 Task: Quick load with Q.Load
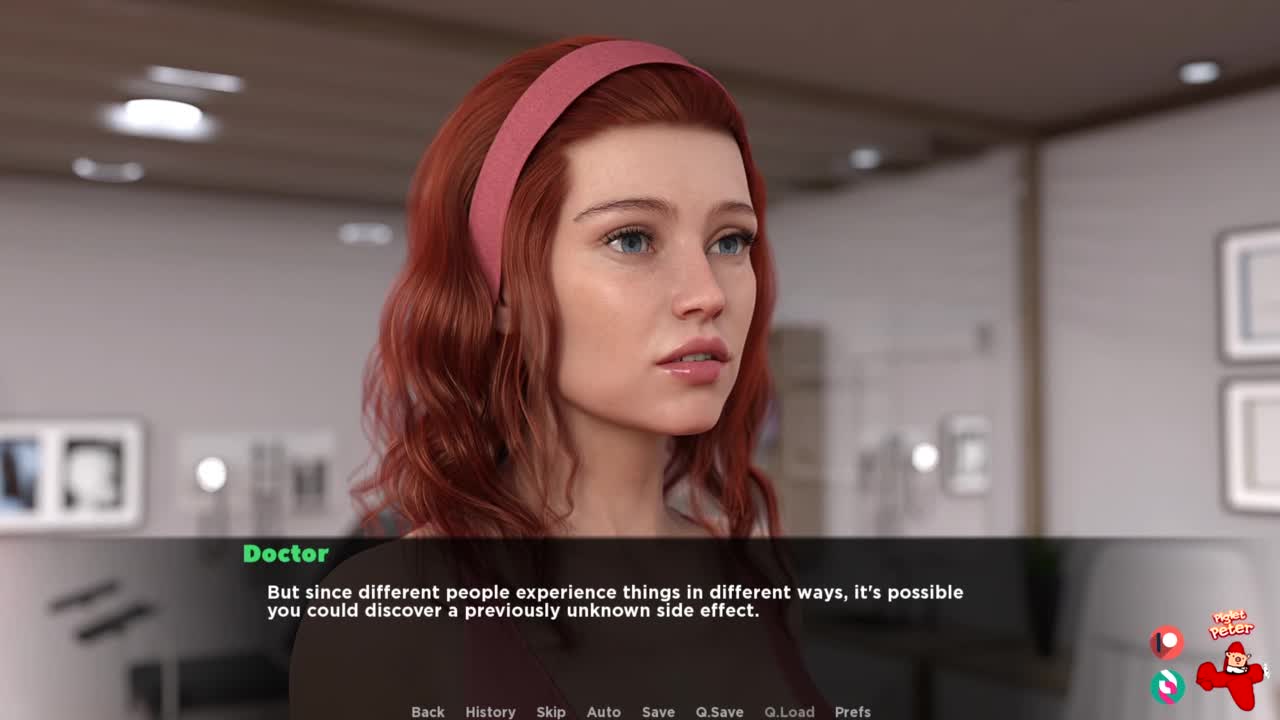point(789,711)
